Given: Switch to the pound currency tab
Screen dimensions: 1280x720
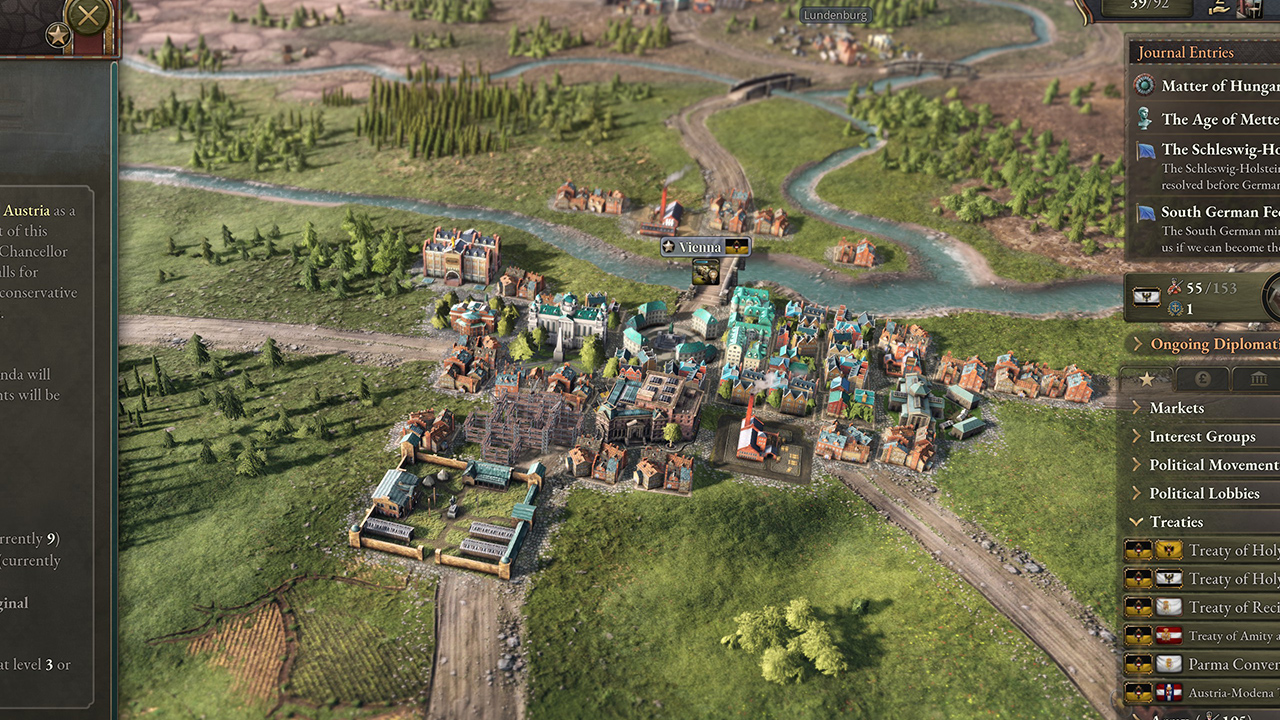Looking at the screenshot, I should [1202, 379].
